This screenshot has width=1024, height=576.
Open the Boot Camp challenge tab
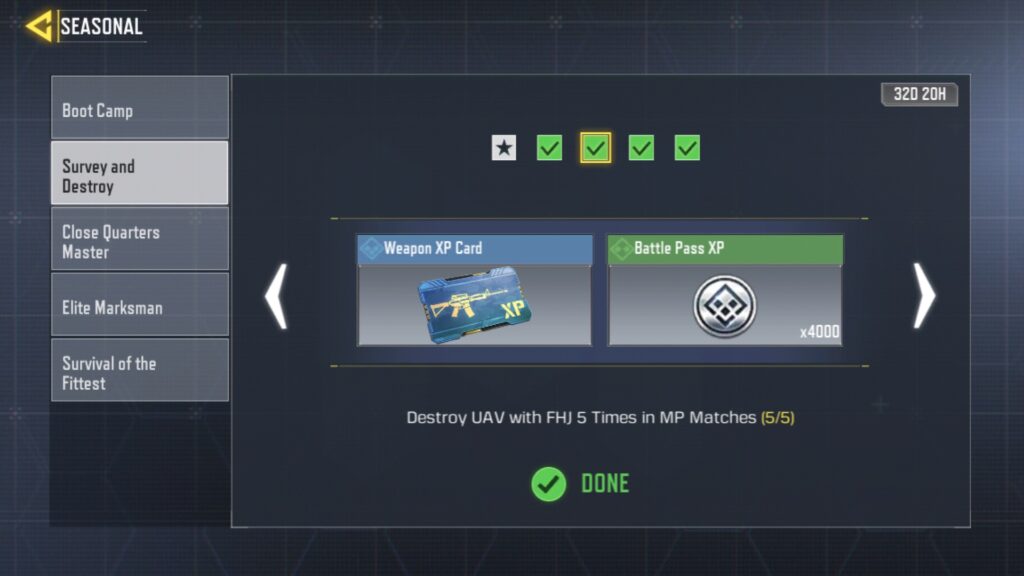click(139, 108)
